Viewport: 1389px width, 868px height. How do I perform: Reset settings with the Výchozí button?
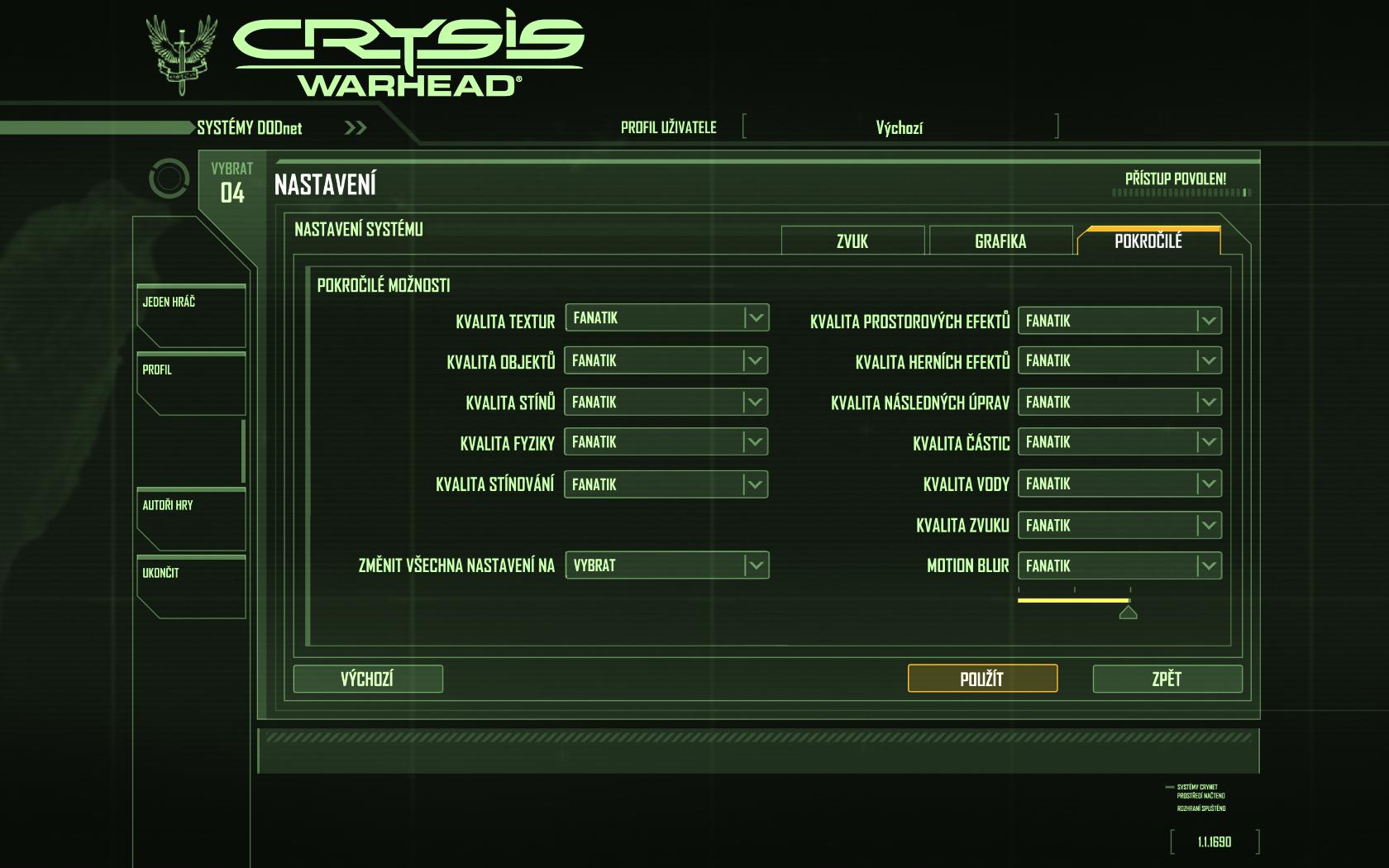pyautogui.click(x=368, y=679)
